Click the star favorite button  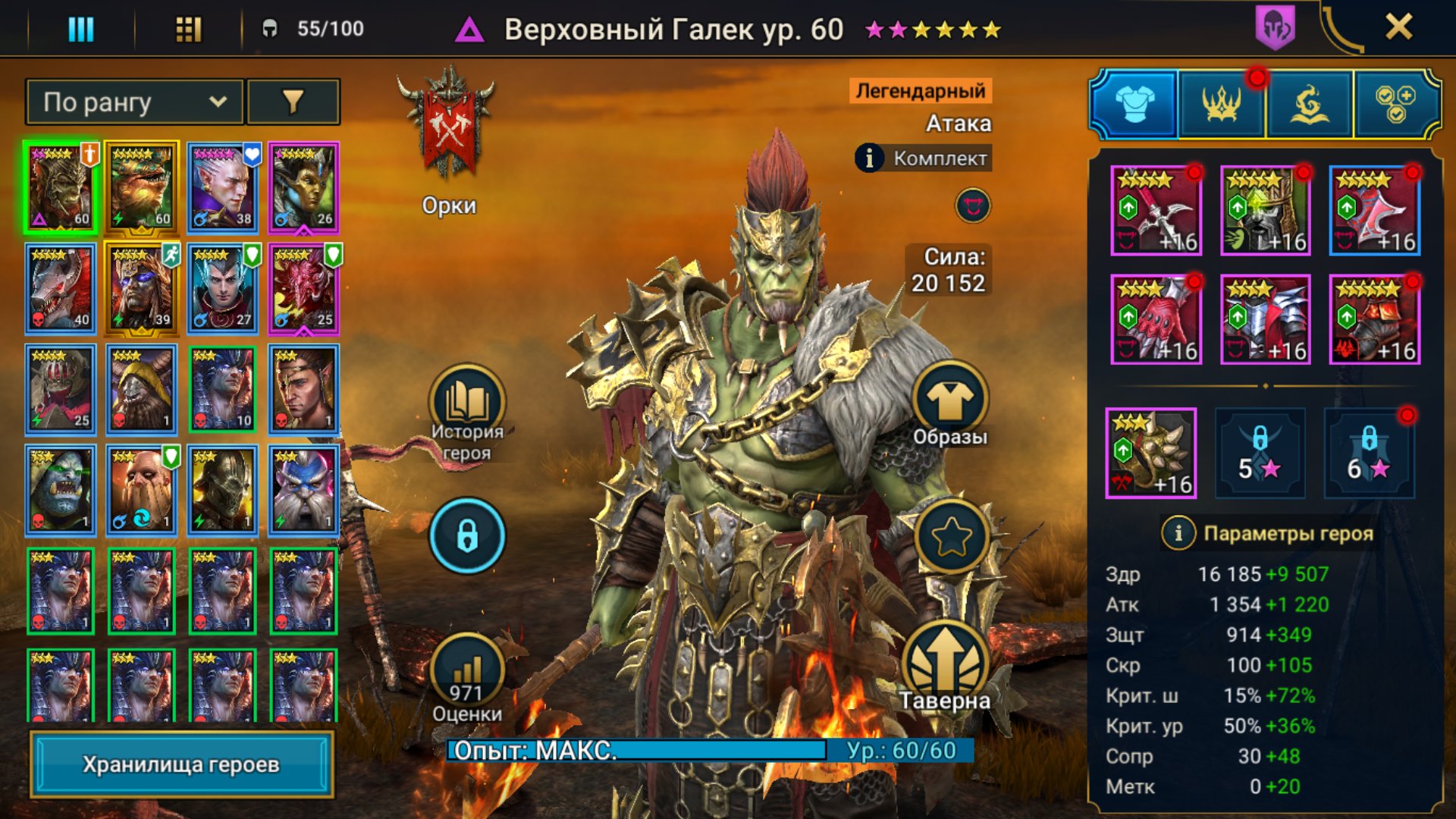(x=951, y=537)
